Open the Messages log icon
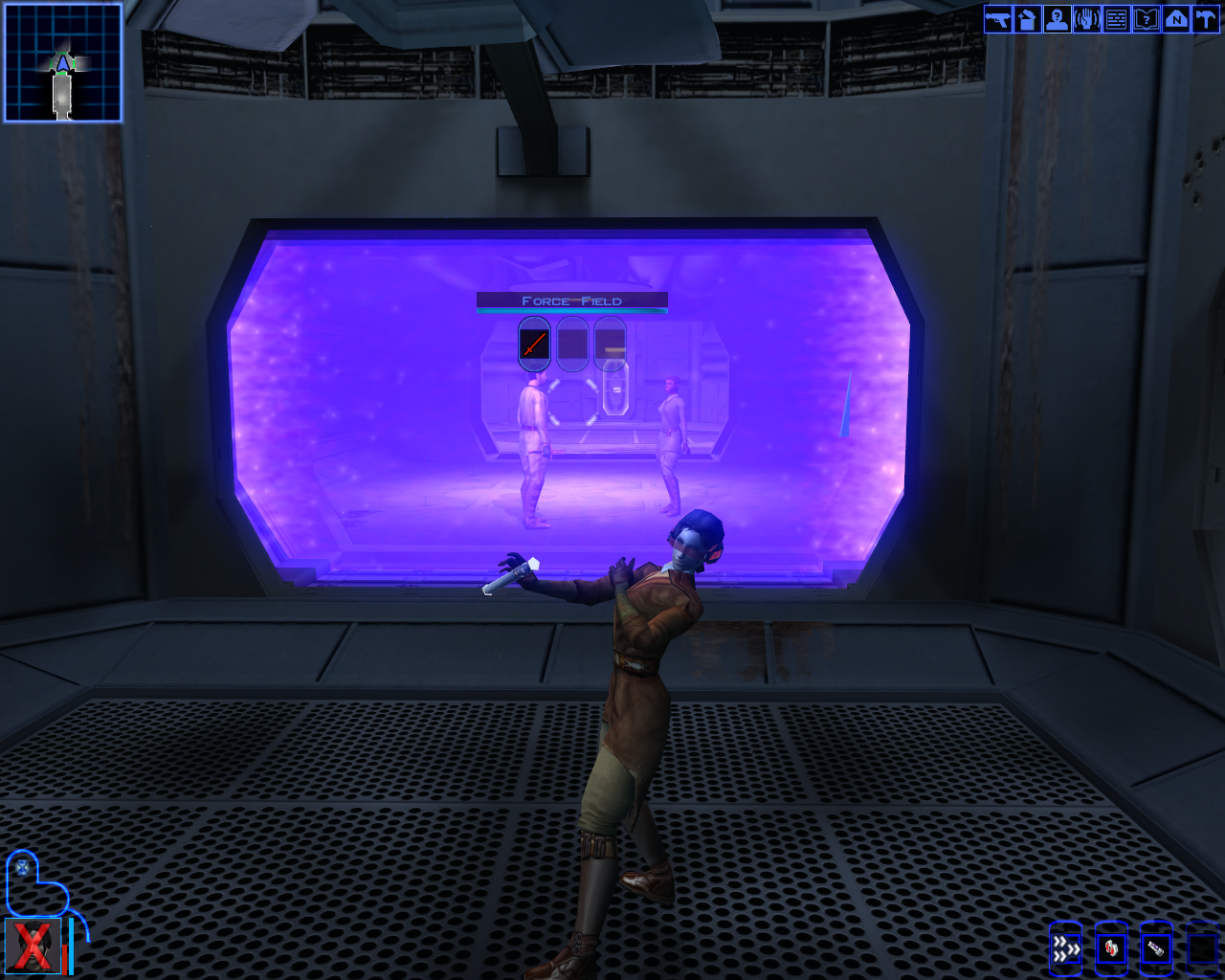 pos(1115,19)
